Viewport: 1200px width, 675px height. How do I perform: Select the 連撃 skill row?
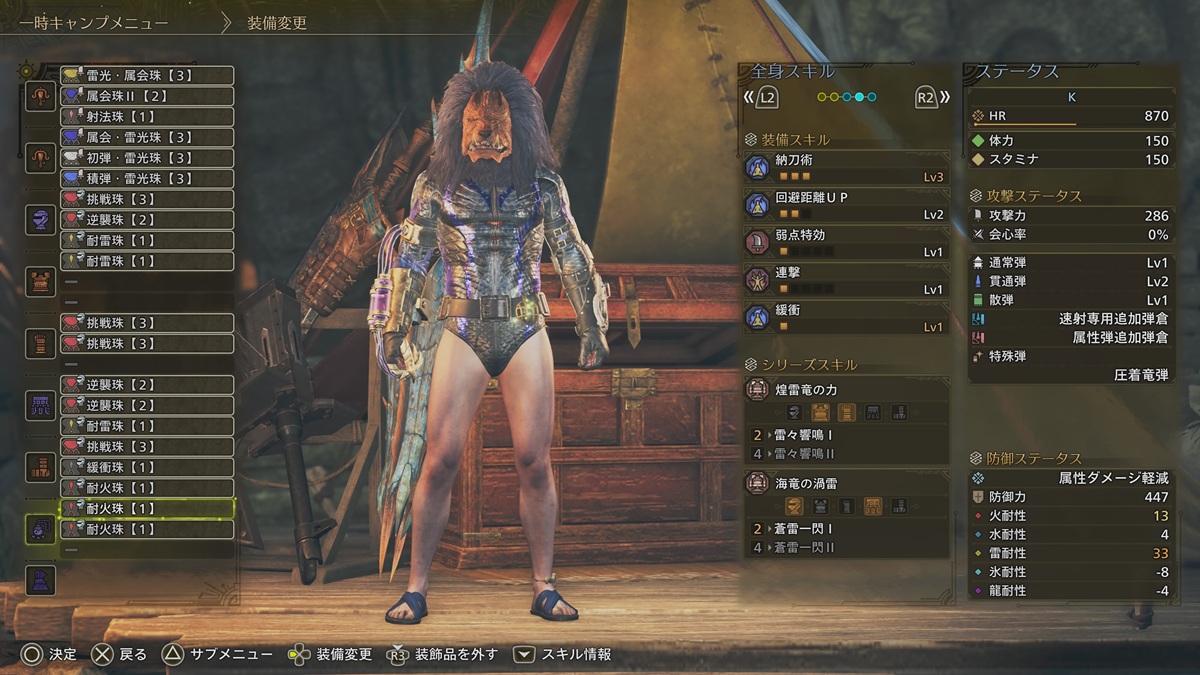coord(846,280)
